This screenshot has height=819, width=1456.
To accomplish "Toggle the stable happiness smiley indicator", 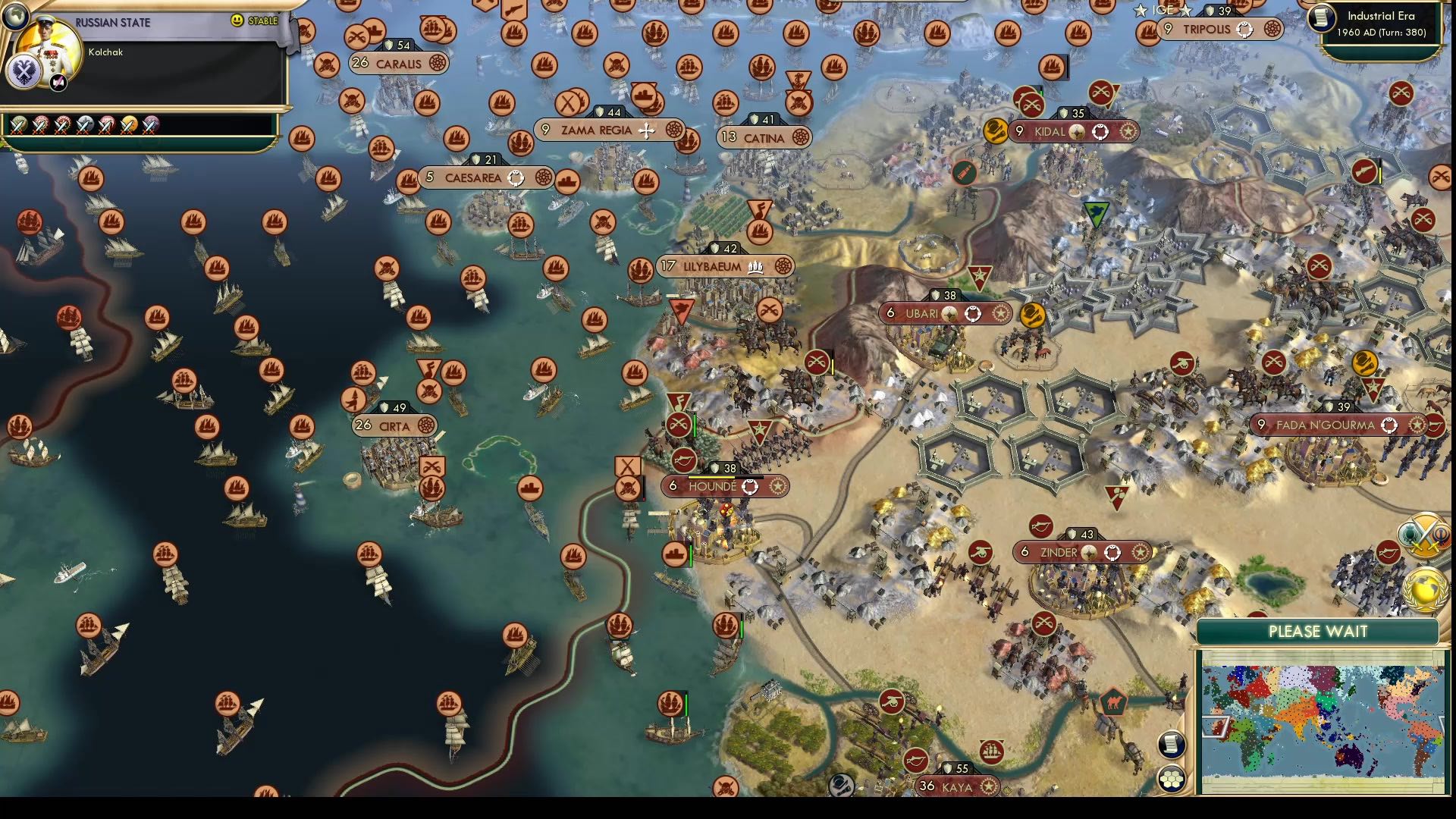I will click(237, 20).
